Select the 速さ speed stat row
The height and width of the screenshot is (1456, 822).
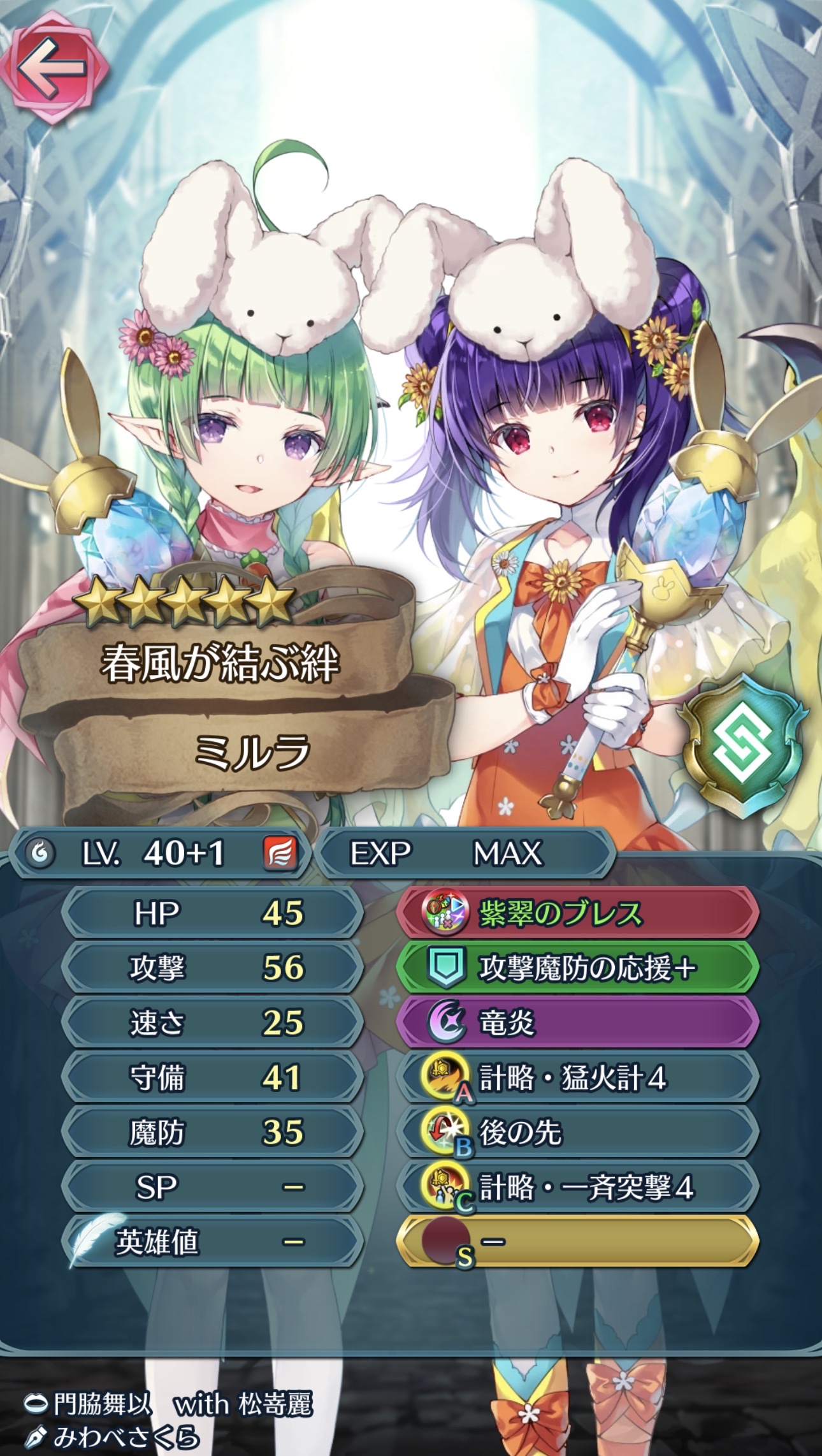point(213,1023)
